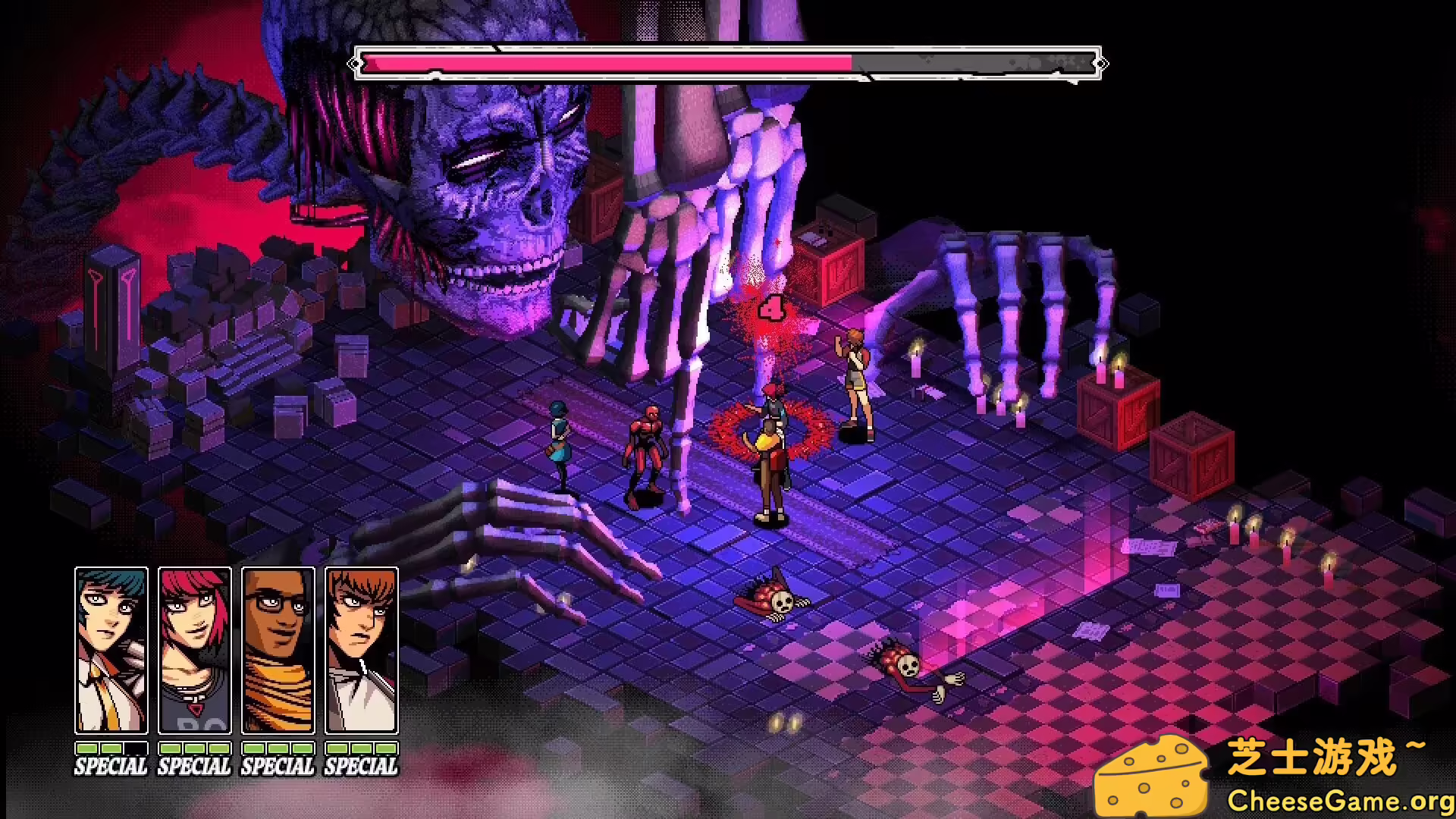The width and height of the screenshot is (1456, 819).
Task: Open the CheeseGame.org watermark link
Action: click(x=1339, y=799)
